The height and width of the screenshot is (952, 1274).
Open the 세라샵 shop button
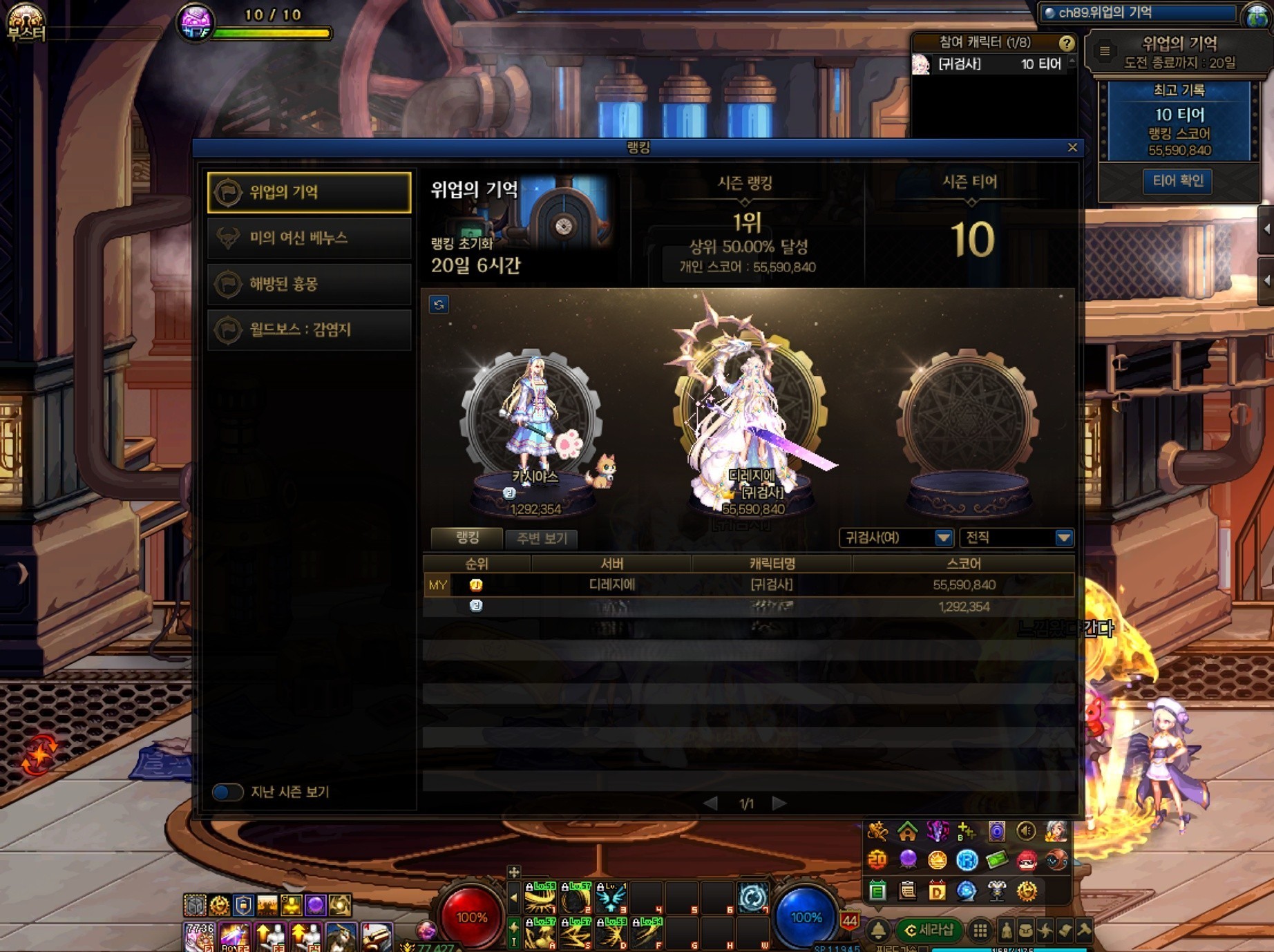click(929, 931)
